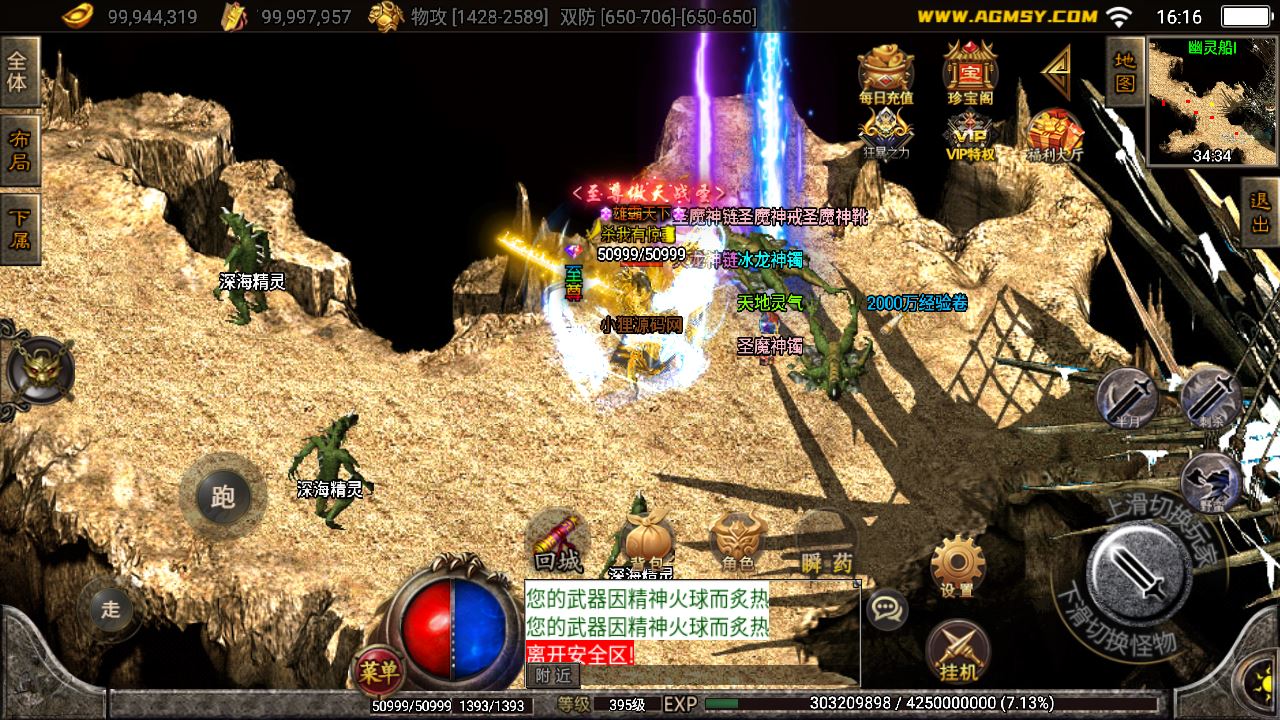Activate the 野蛮 charge skill
The height and width of the screenshot is (720, 1280).
click(1211, 482)
